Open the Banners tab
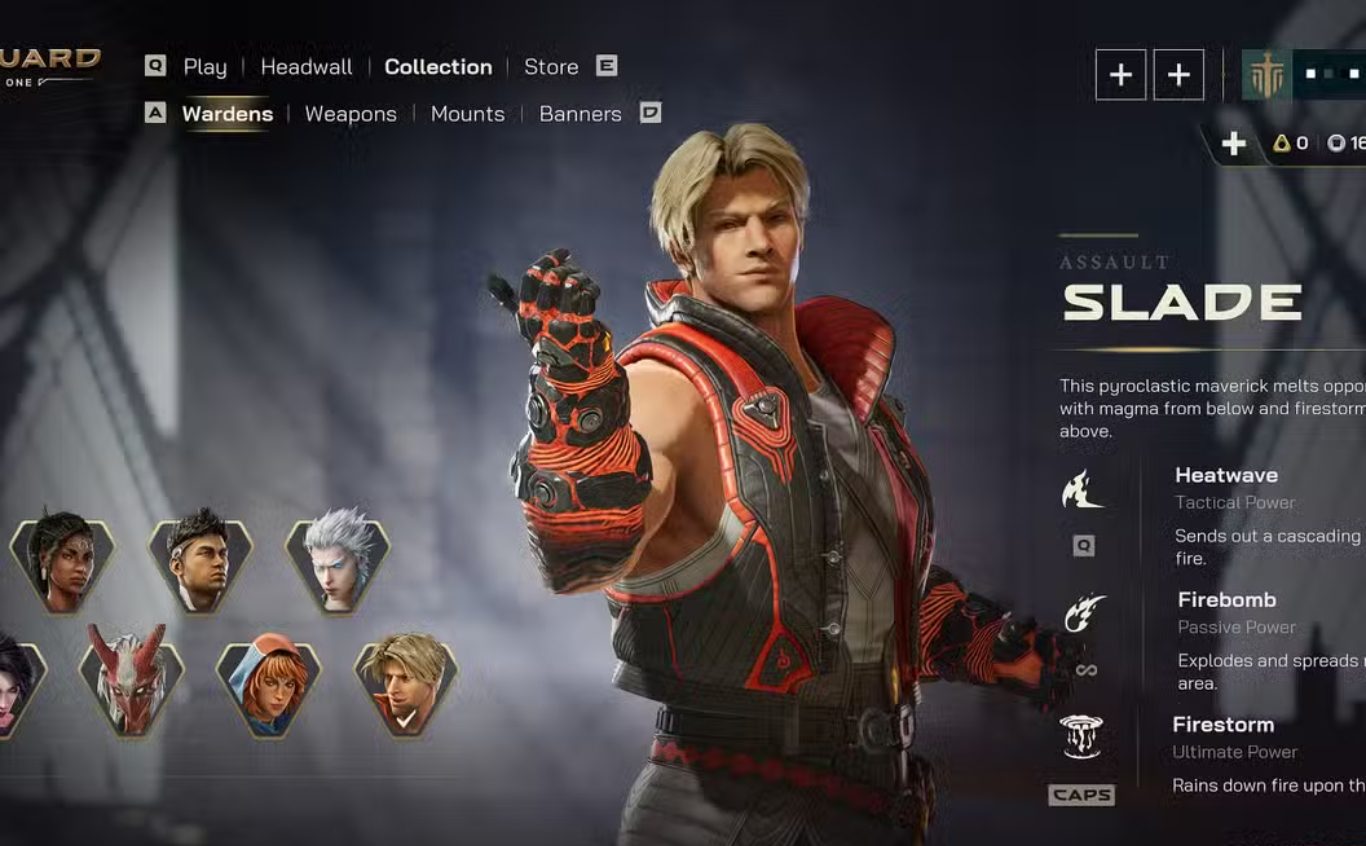This screenshot has width=1366, height=846. coord(580,114)
